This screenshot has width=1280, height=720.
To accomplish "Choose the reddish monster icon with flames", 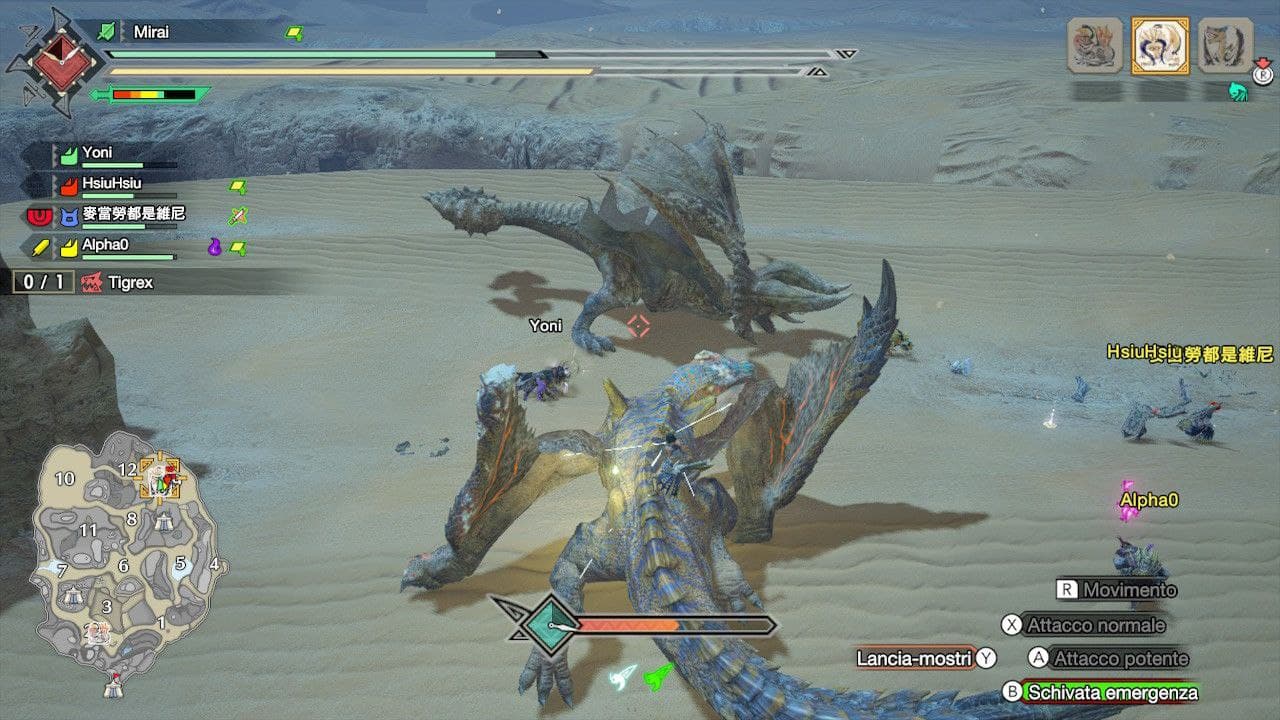I will tap(1095, 45).
